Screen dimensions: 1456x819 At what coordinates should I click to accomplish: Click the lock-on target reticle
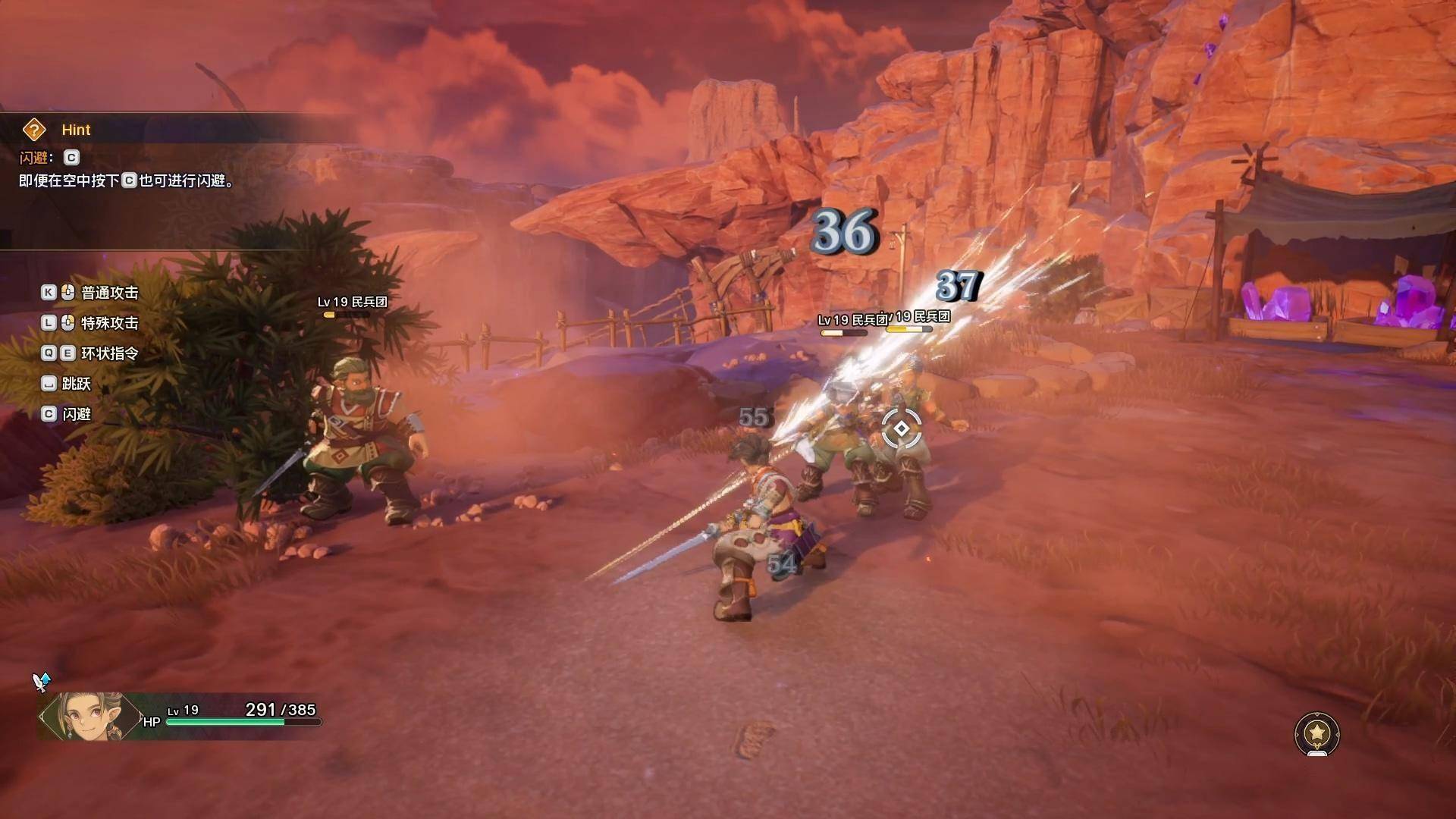point(901,428)
